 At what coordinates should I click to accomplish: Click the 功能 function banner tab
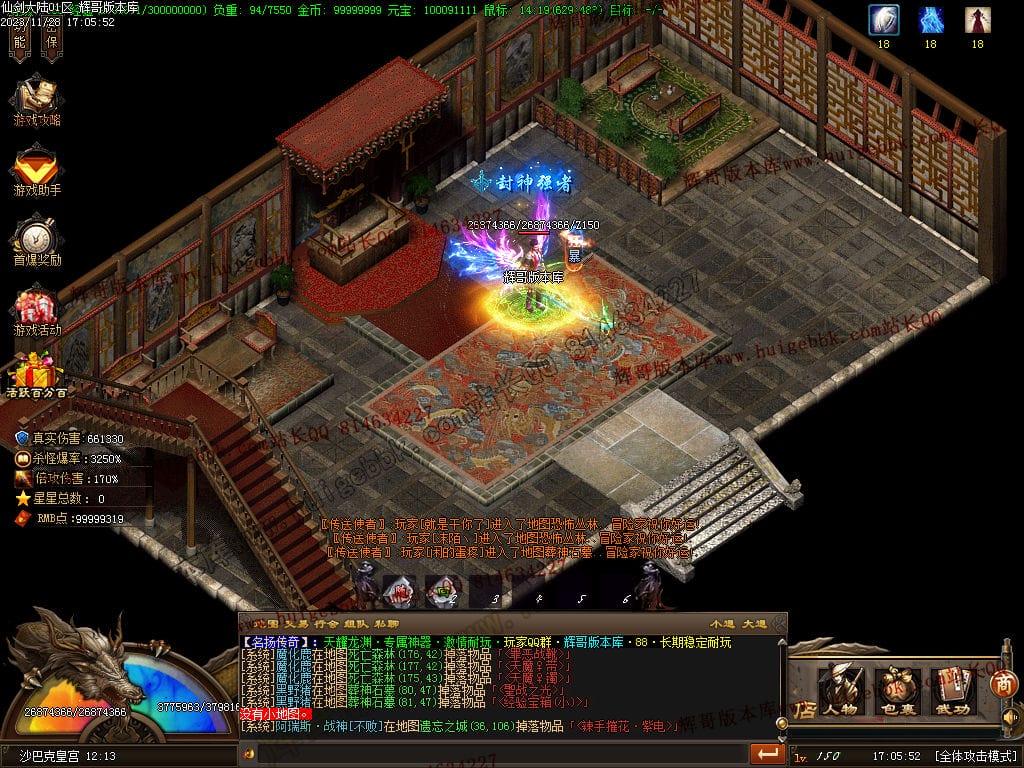[20, 36]
